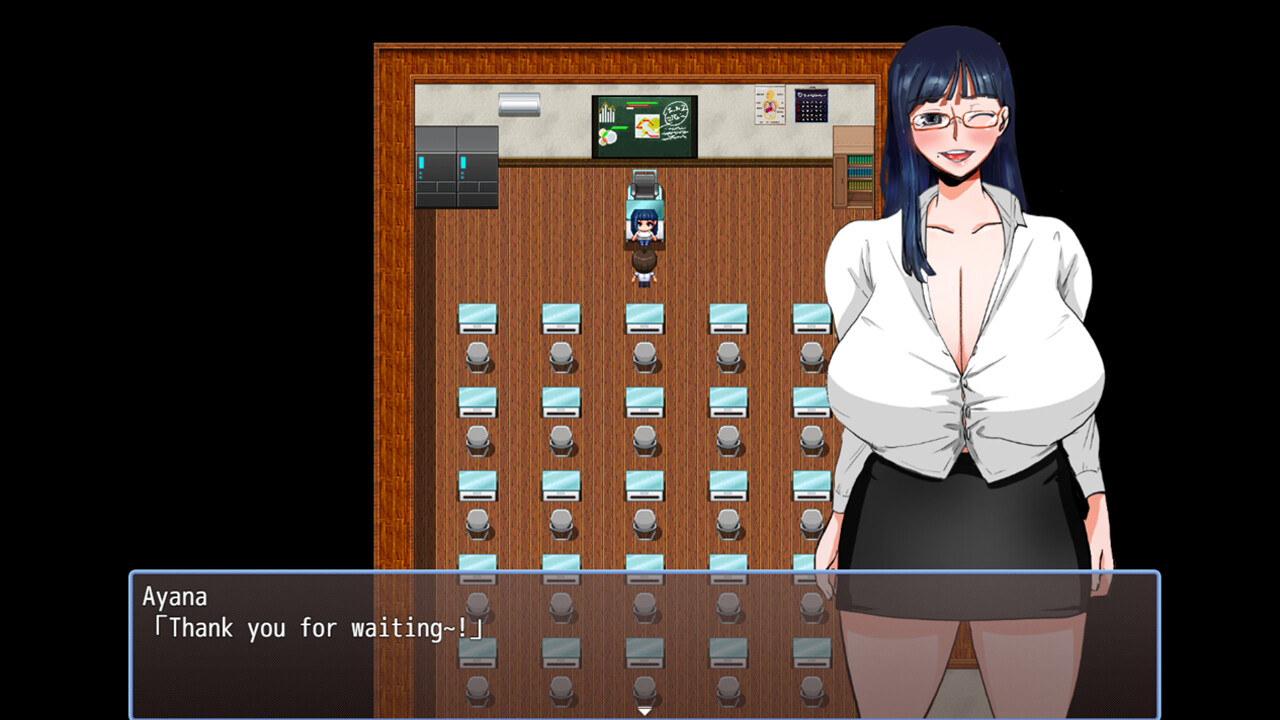Click the dialogue box border frame
1280x720 pixels.
pyautogui.click(x=640, y=573)
